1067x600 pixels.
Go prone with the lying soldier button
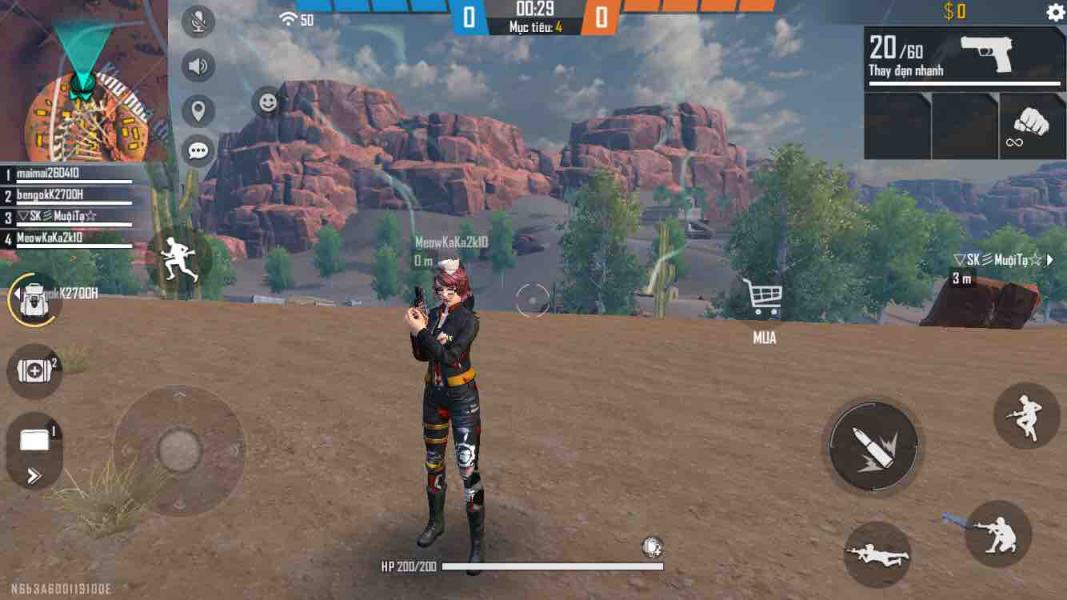pos(877,554)
